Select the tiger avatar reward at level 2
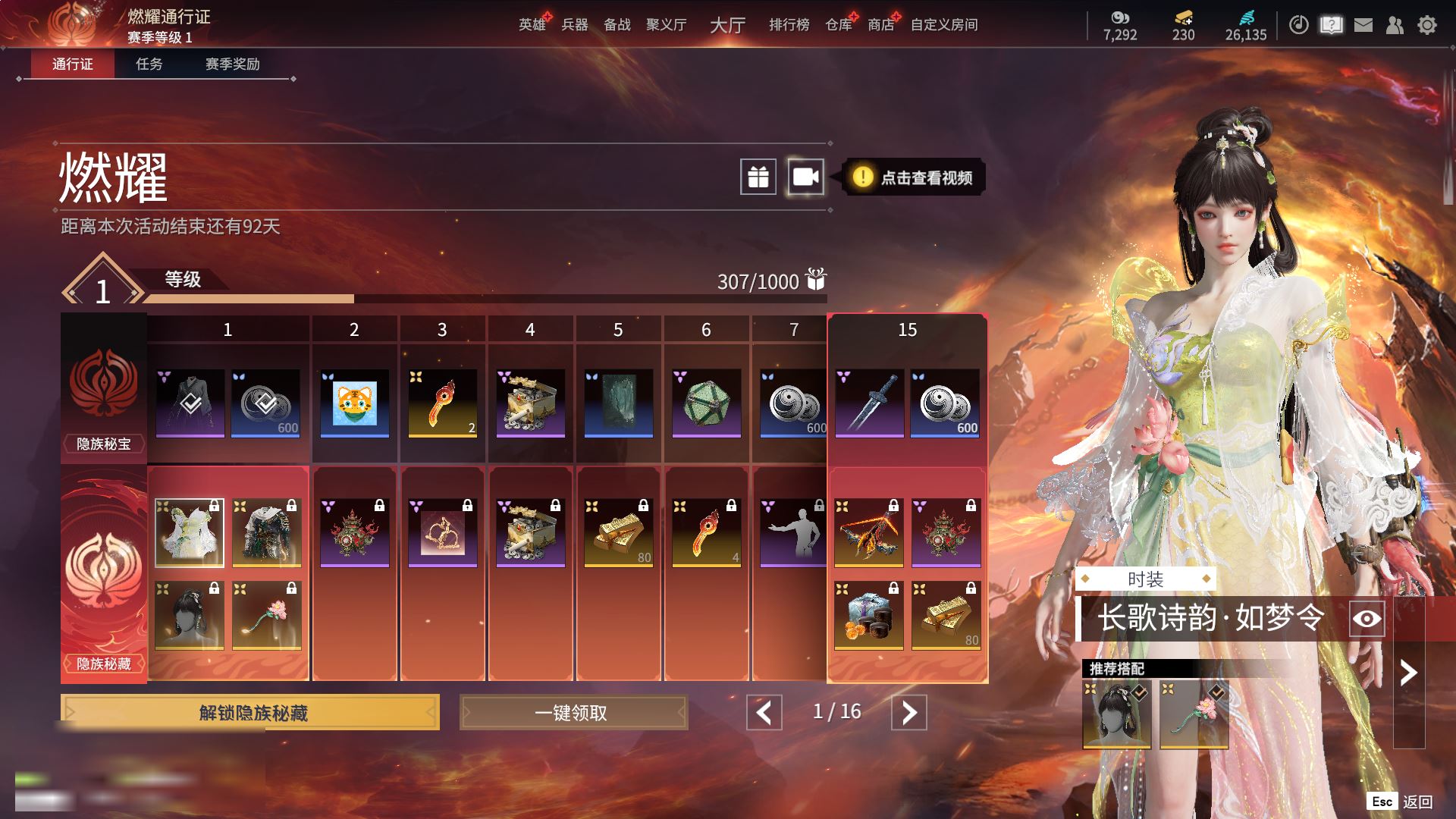Image resolution: width=1456 pixels, height=819 pixels. point(354,403)
